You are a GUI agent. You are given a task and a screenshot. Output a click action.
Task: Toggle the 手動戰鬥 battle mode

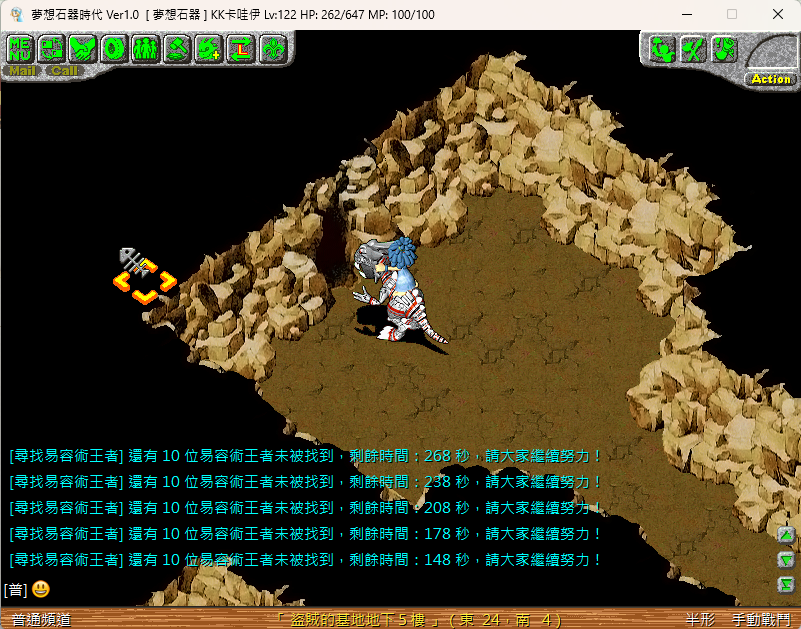[760, 620]
